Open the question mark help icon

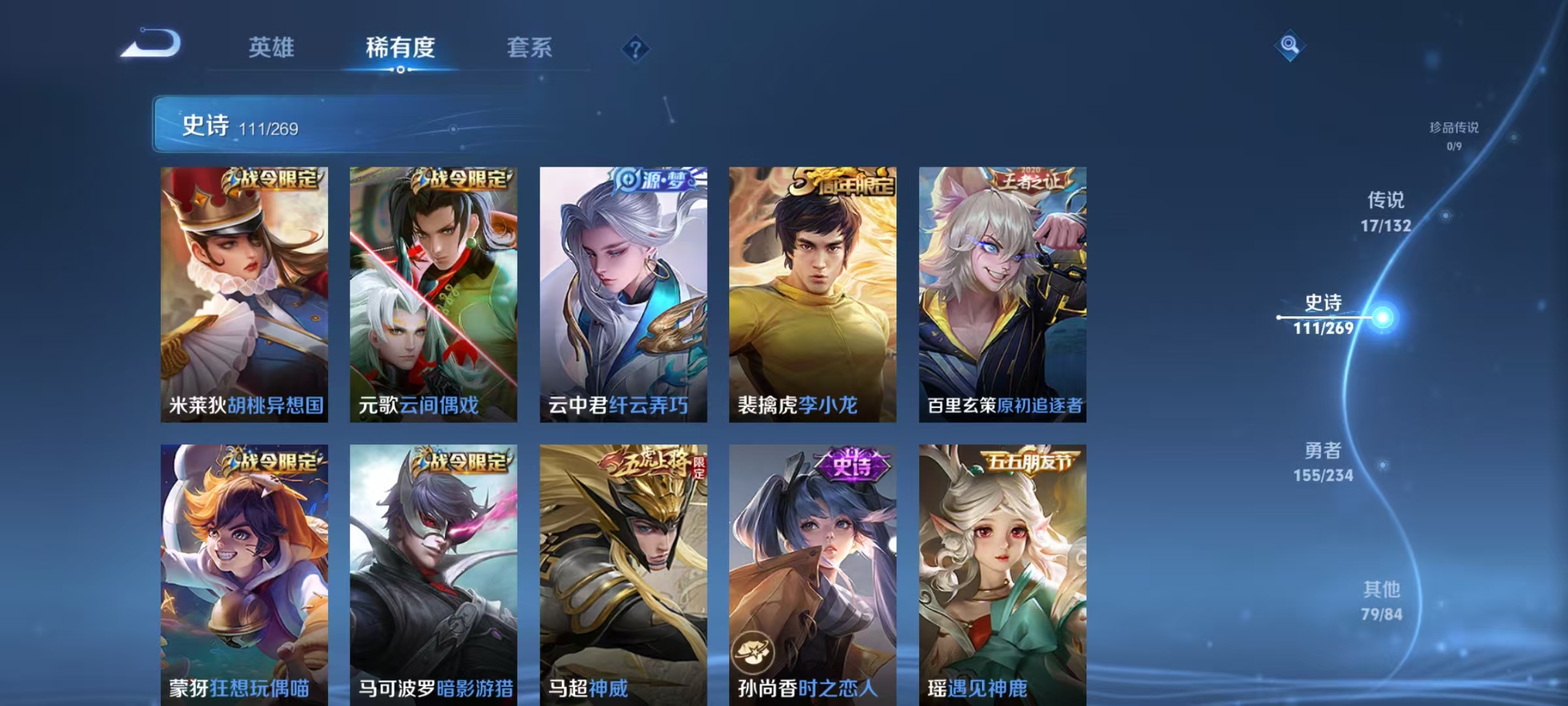636,48
